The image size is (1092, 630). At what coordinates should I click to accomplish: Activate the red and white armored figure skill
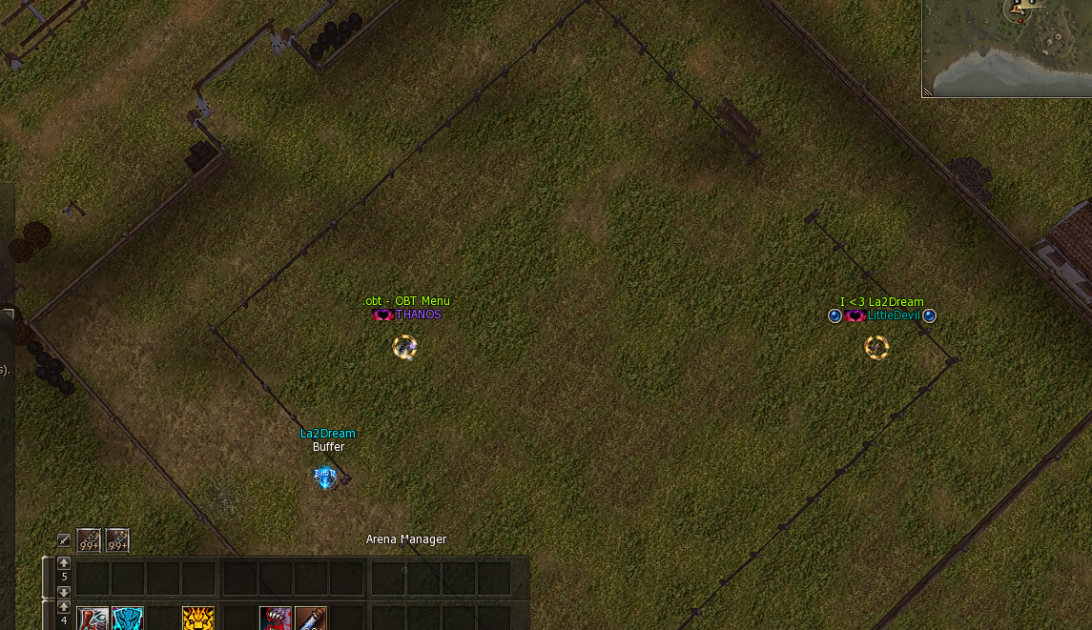pos(92,619)
